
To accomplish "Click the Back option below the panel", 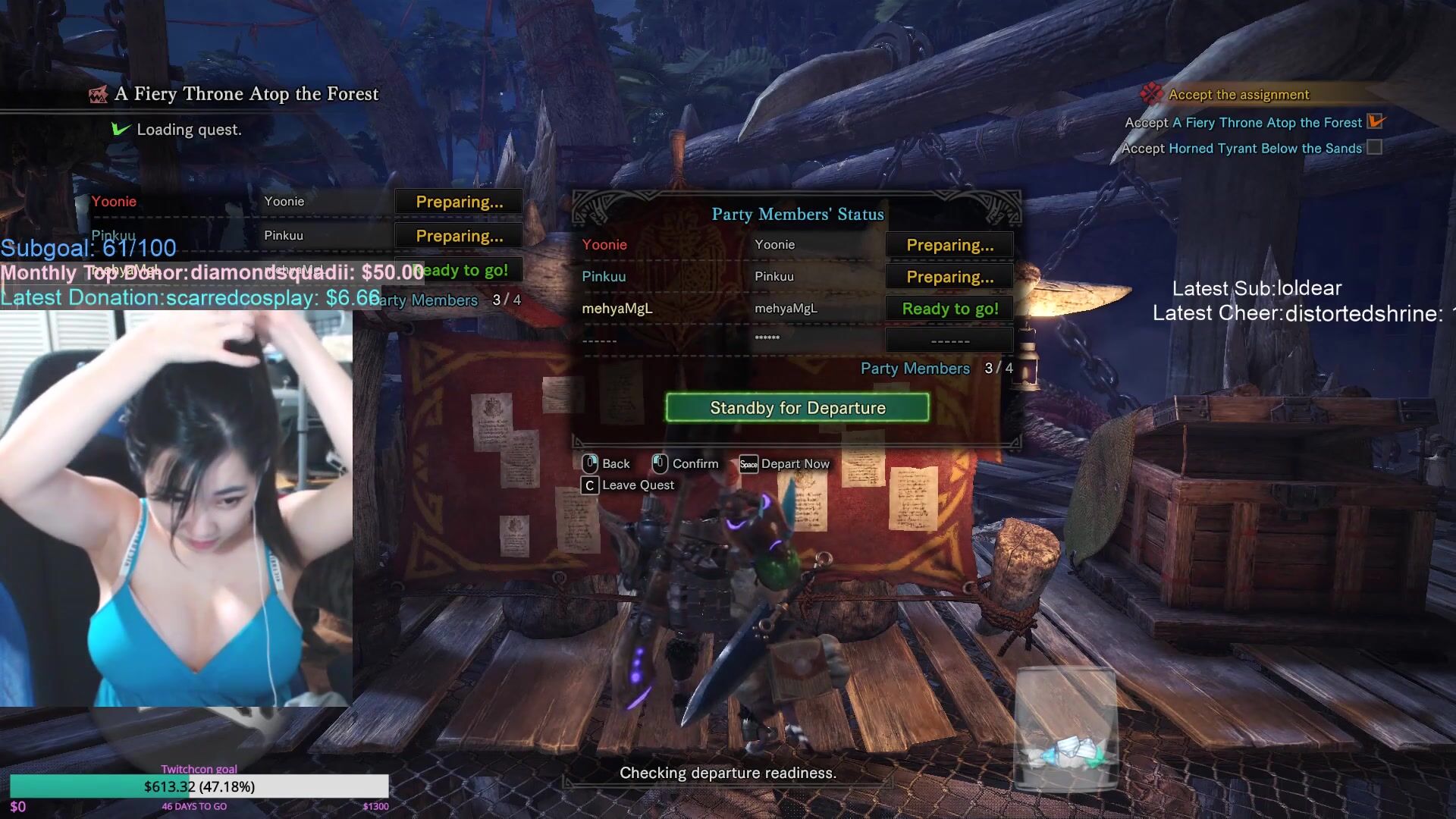I will pyautogui.click(x=607, y=463).
